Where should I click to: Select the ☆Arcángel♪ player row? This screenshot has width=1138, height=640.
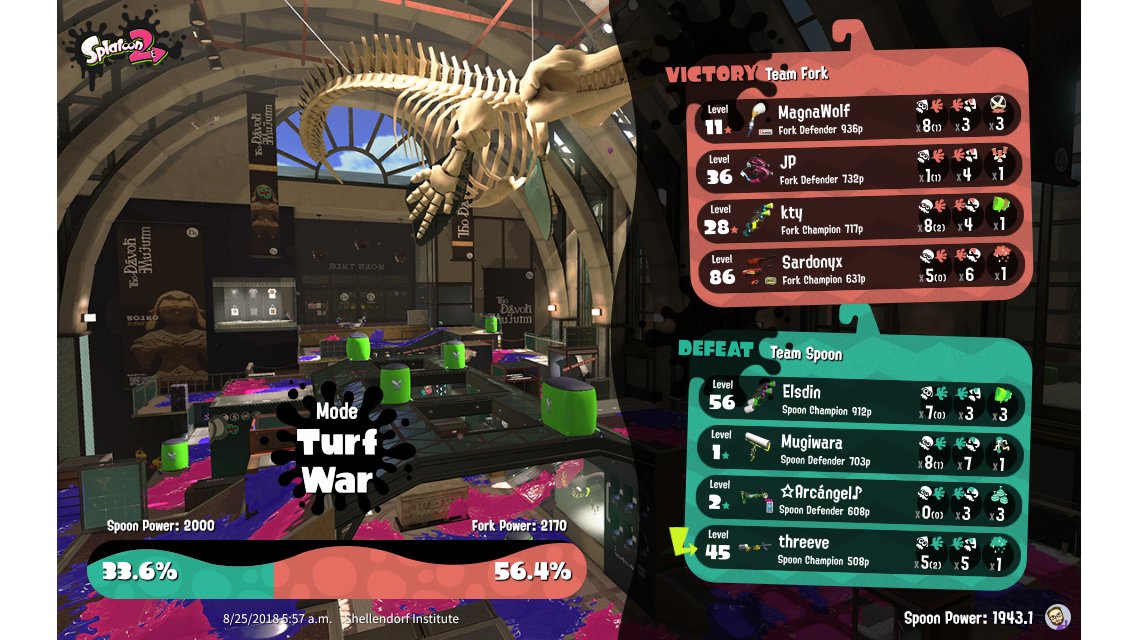(x=860, y=499)
